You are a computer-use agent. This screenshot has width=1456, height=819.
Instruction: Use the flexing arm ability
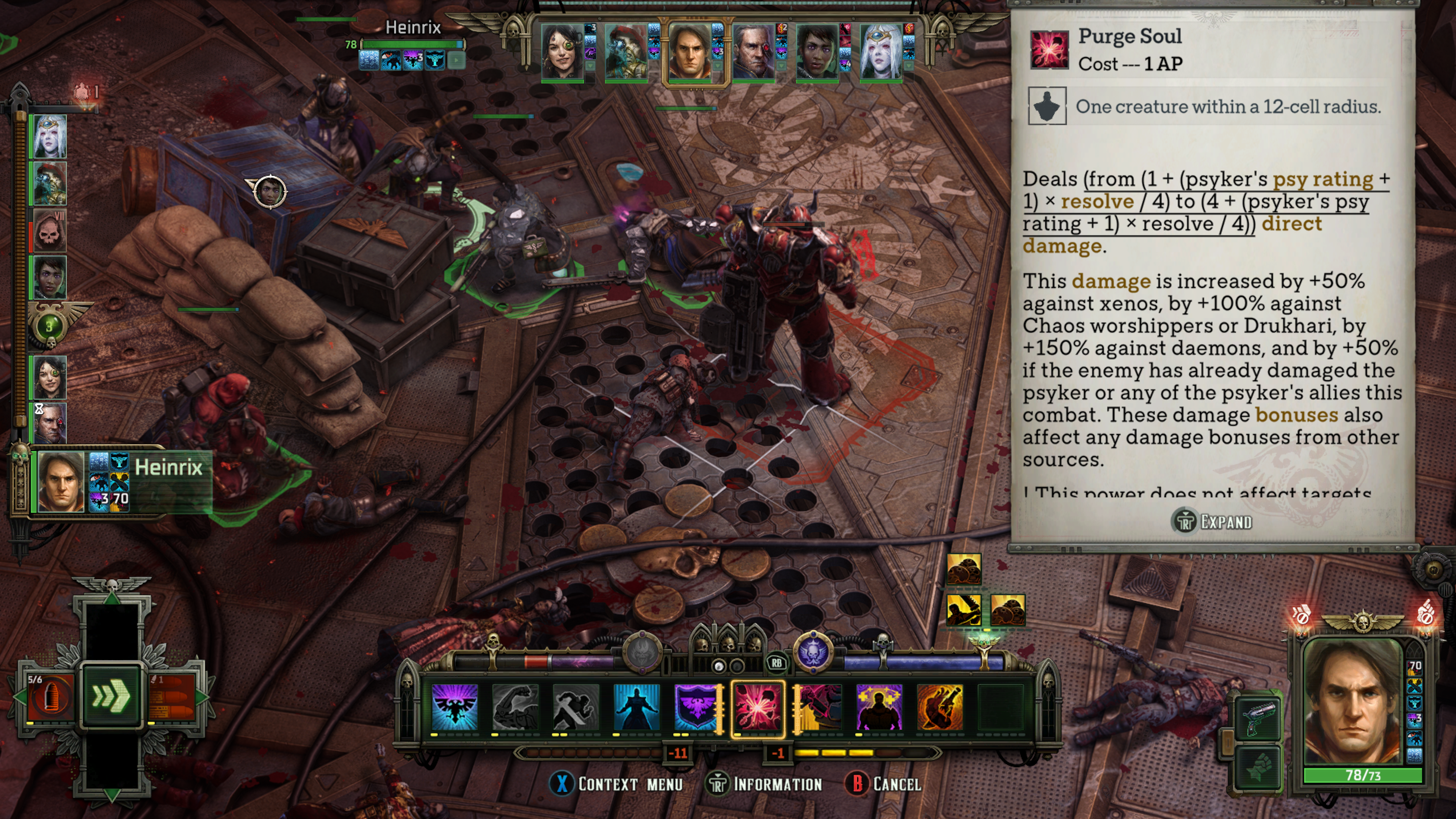[515, 708]
